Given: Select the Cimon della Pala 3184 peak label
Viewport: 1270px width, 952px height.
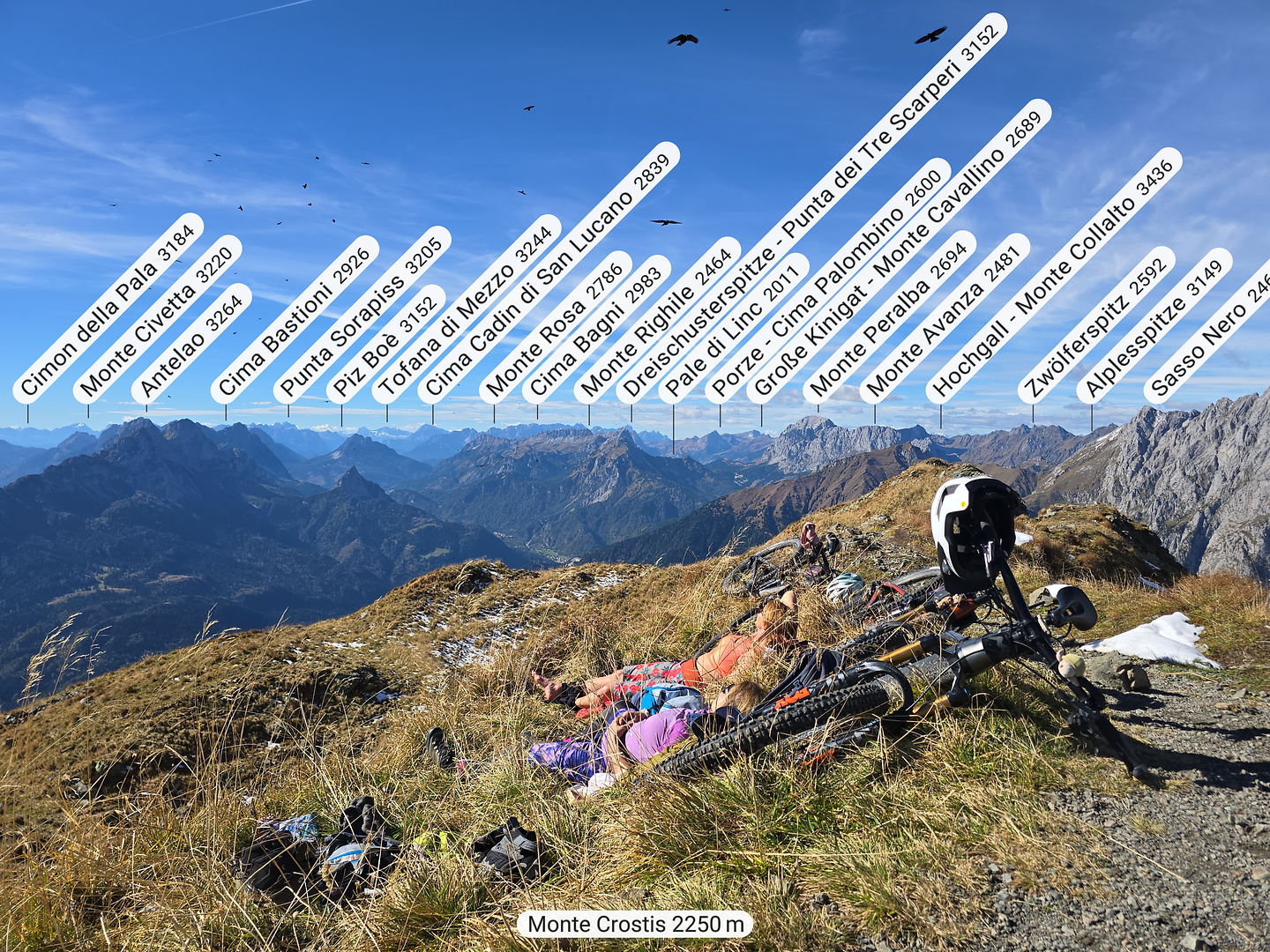Looking at the screenshot, I should (x=108, y=309).
